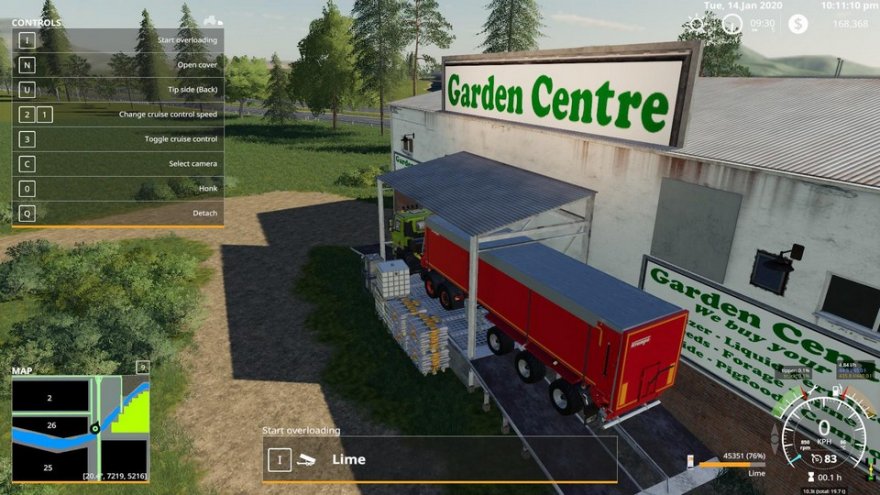
Task: Click the Change cruise control speed entry
Action: coord(118,114)
